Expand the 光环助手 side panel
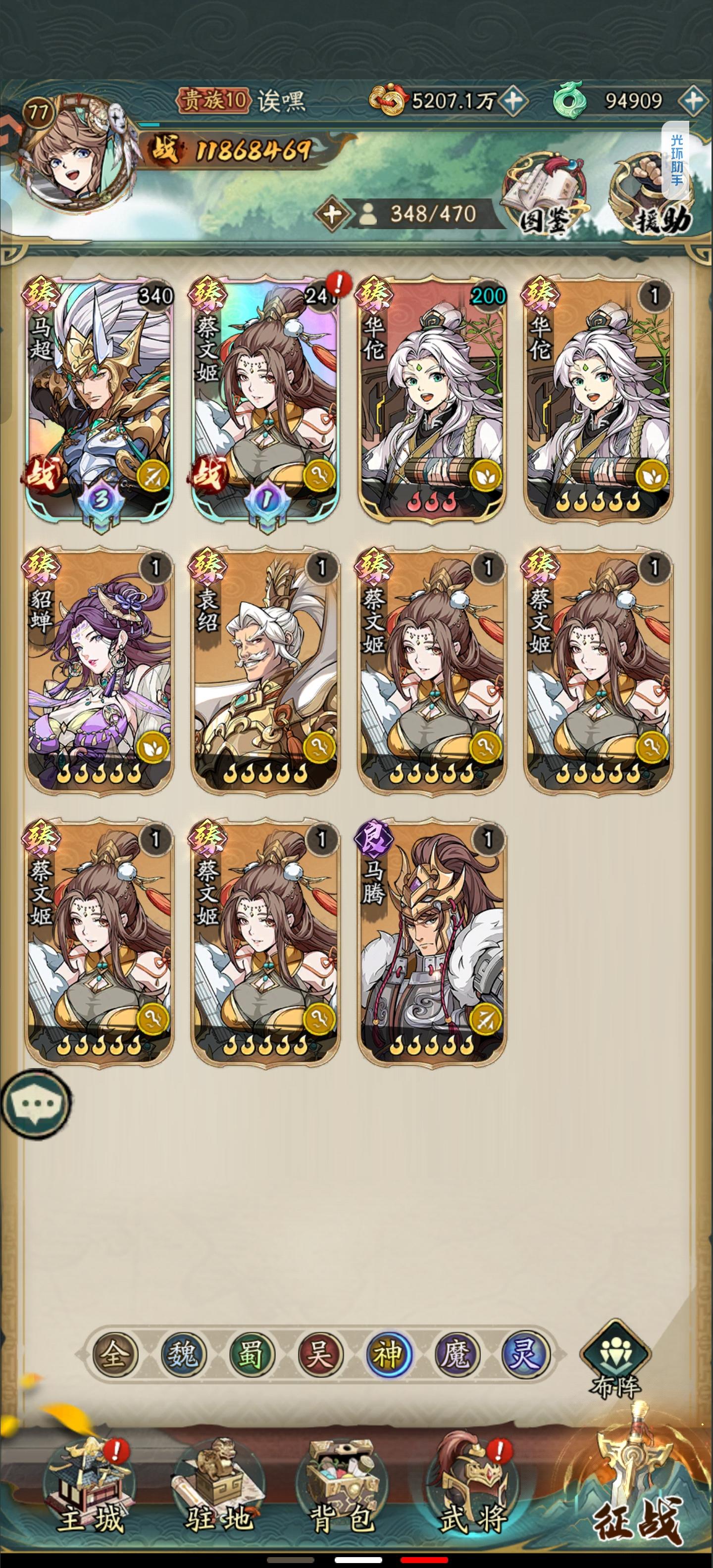Image resolution: width=713 pixels, height=1568 pixels. coord(676,159)
